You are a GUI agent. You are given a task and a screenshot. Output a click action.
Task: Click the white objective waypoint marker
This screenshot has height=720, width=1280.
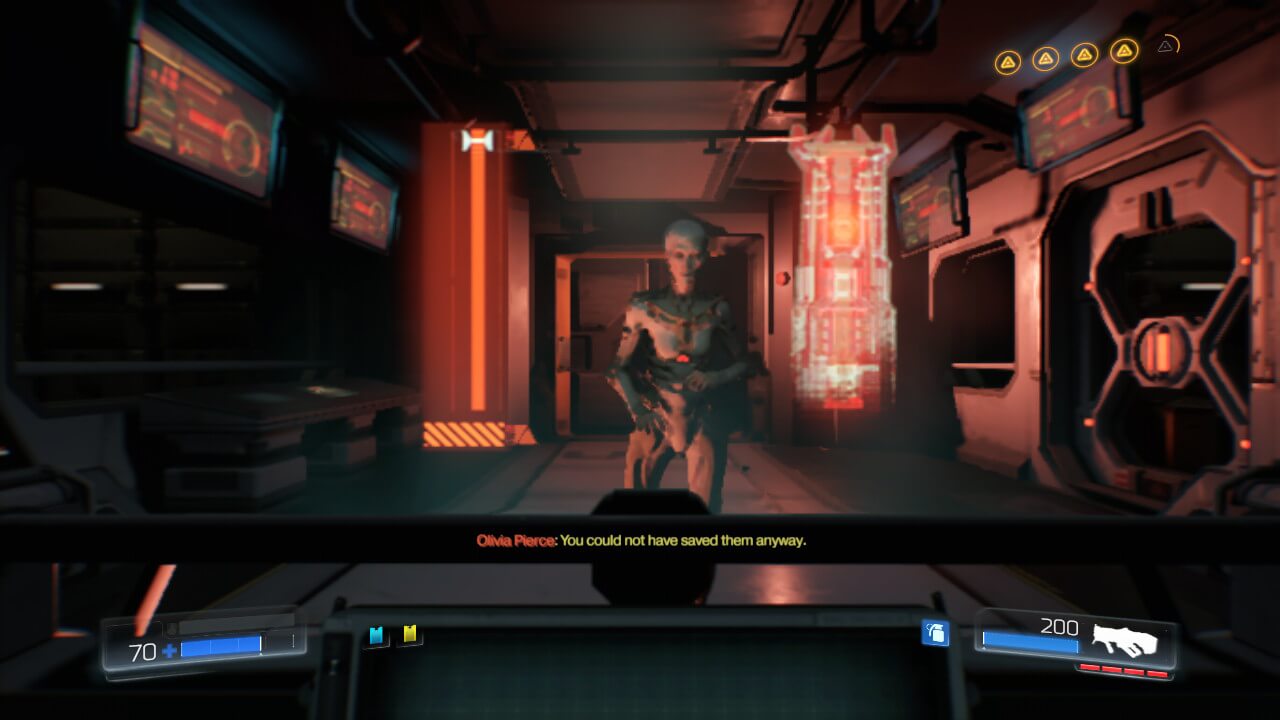pyautogui.click(x=478, y=141)
